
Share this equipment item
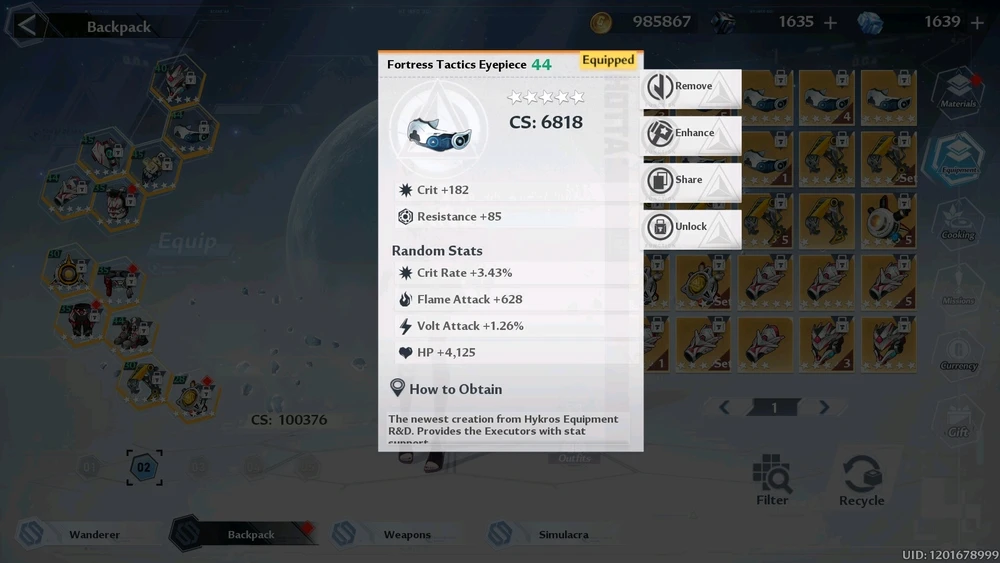tap(691, 180)
